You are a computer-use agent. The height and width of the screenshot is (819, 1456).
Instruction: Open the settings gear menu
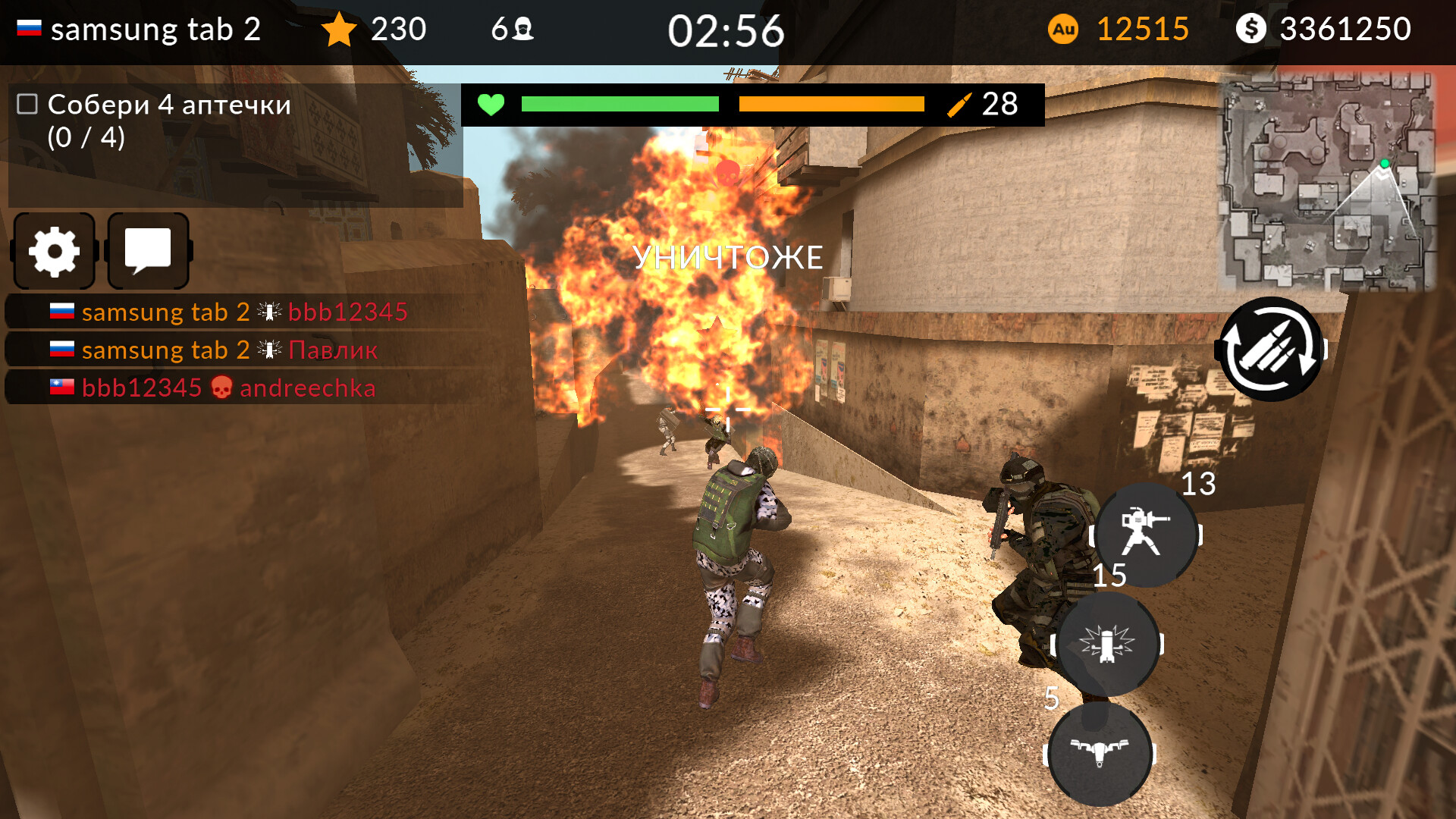click(x=53, y=251)
